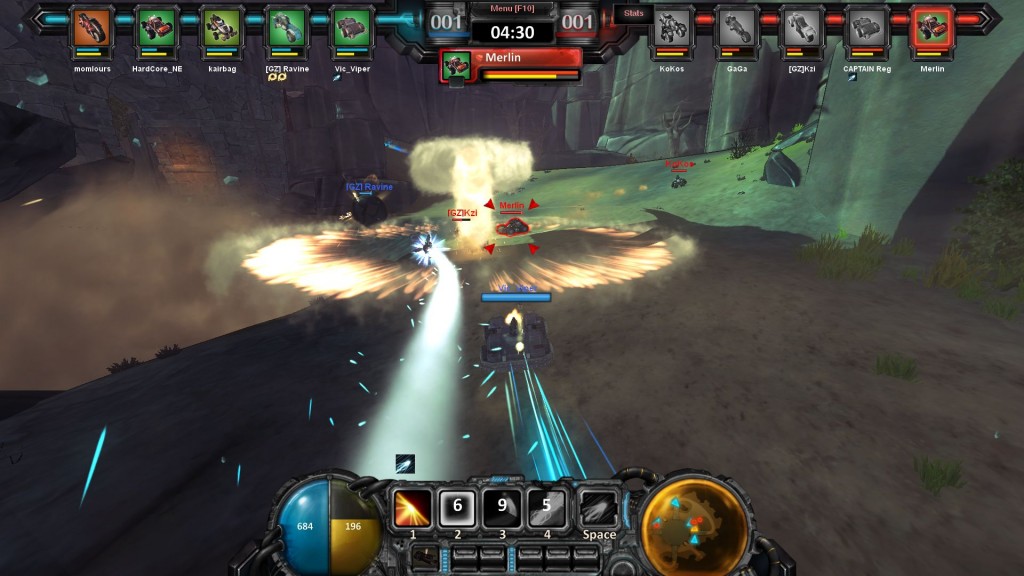Trigger ability slot 4 showing cooldown 5
The image size is (1024, 576).
tap(547, 507)
